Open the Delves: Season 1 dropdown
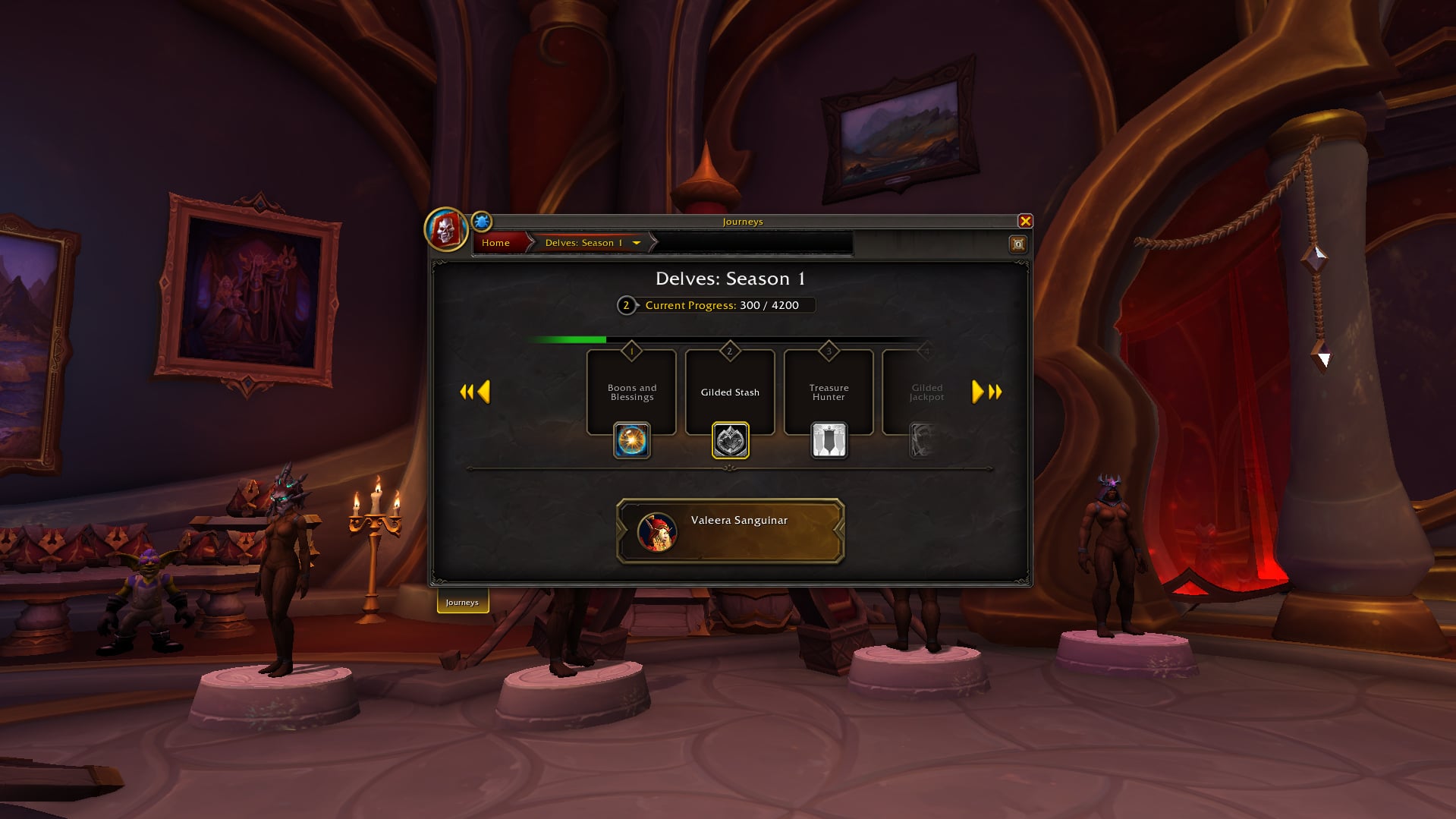The image size is (1456, 819). 636,243
